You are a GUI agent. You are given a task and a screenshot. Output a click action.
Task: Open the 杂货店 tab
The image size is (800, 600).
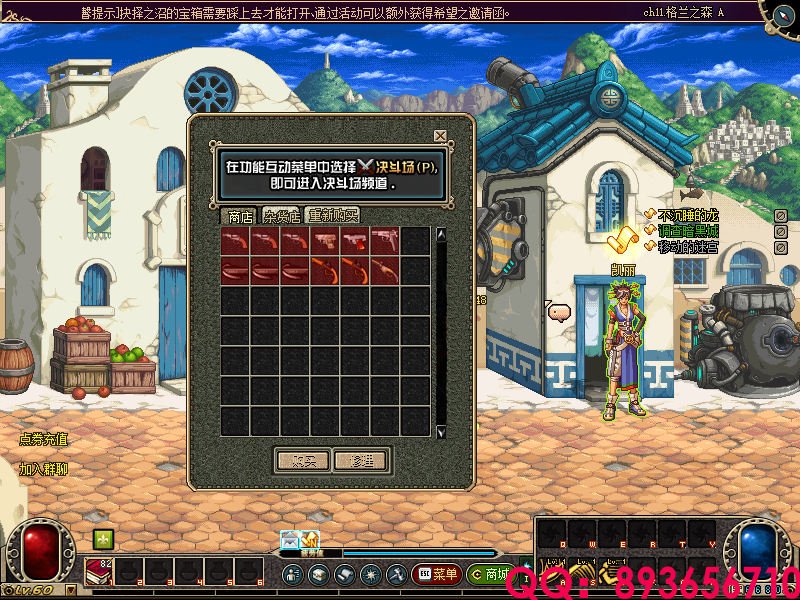[283, 216]
